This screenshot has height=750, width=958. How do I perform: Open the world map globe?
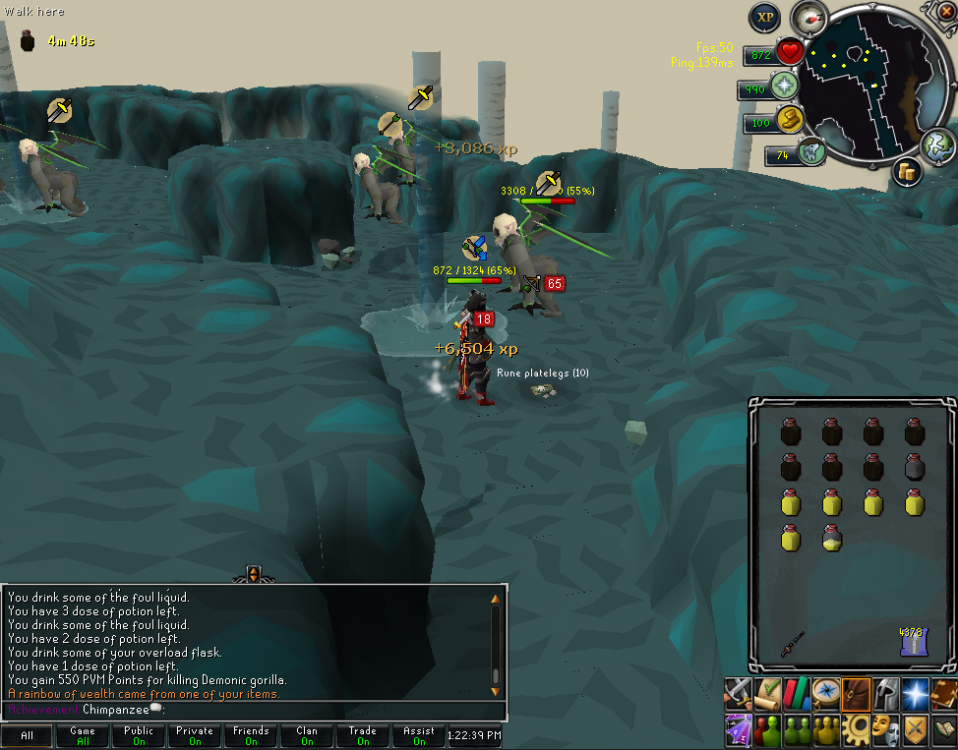click(x=936, y=144)
